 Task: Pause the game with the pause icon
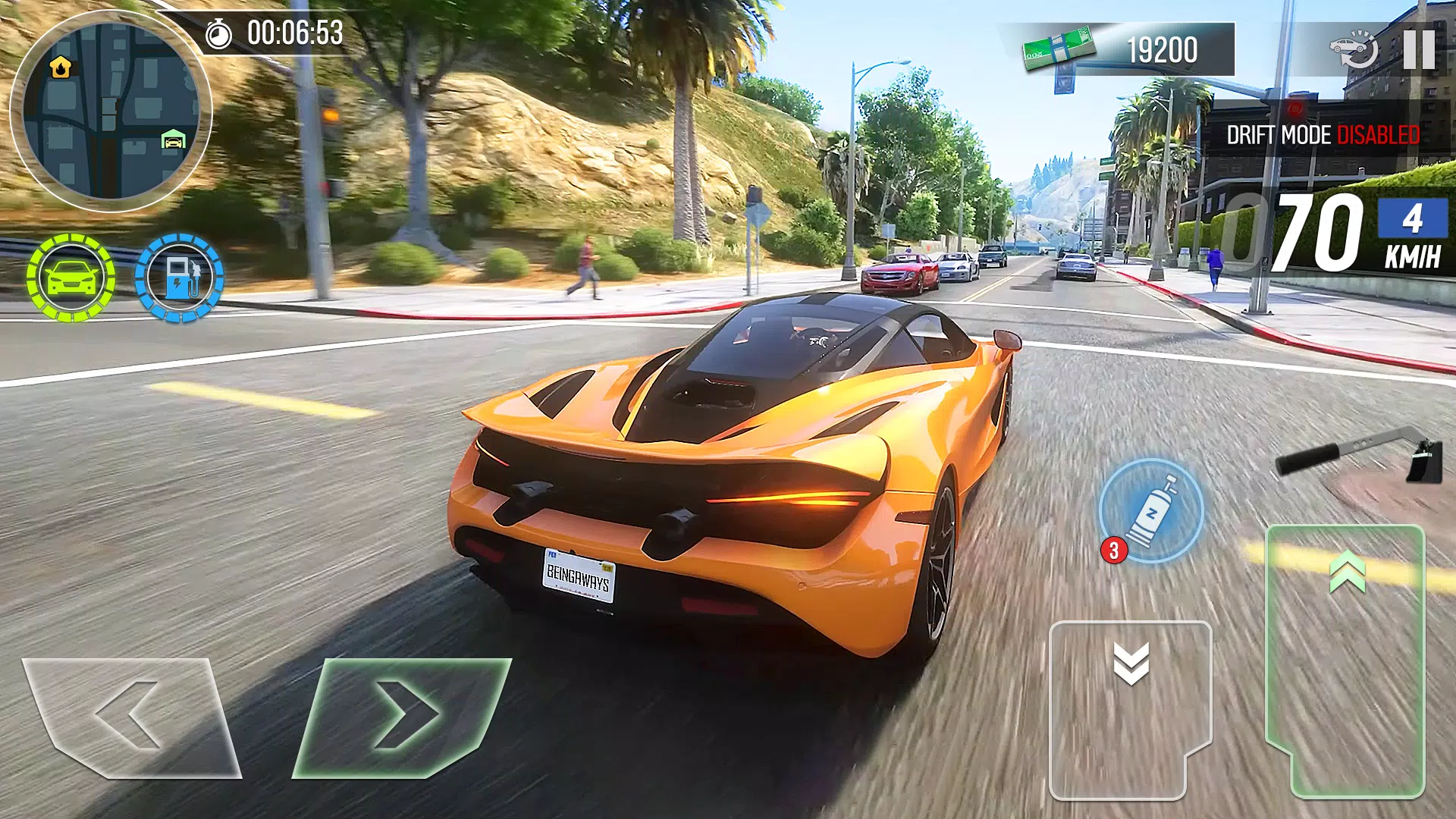[1420, 49]
